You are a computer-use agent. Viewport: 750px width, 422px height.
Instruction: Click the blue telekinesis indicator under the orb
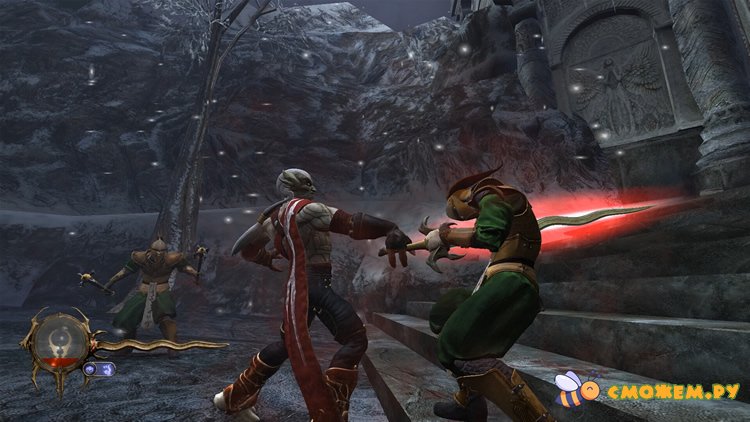coord(100,369)
